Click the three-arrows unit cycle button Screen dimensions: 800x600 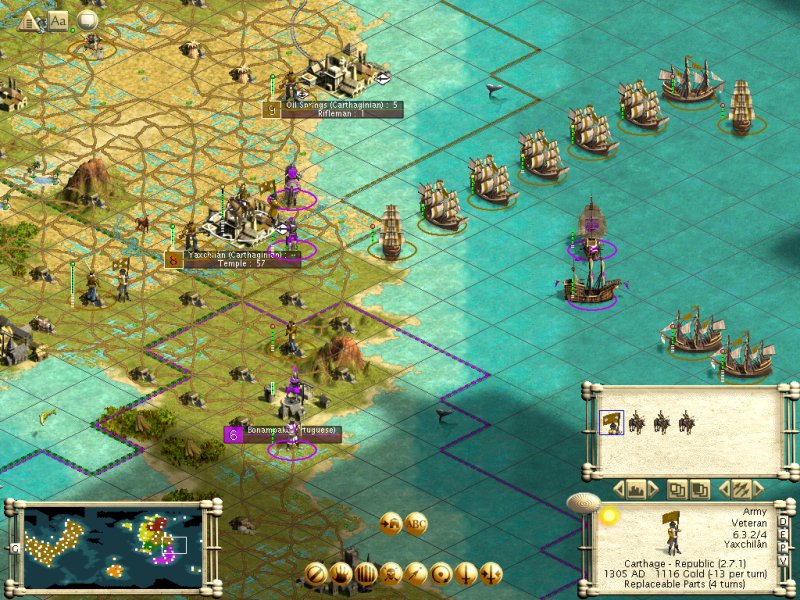pos(741,490)
